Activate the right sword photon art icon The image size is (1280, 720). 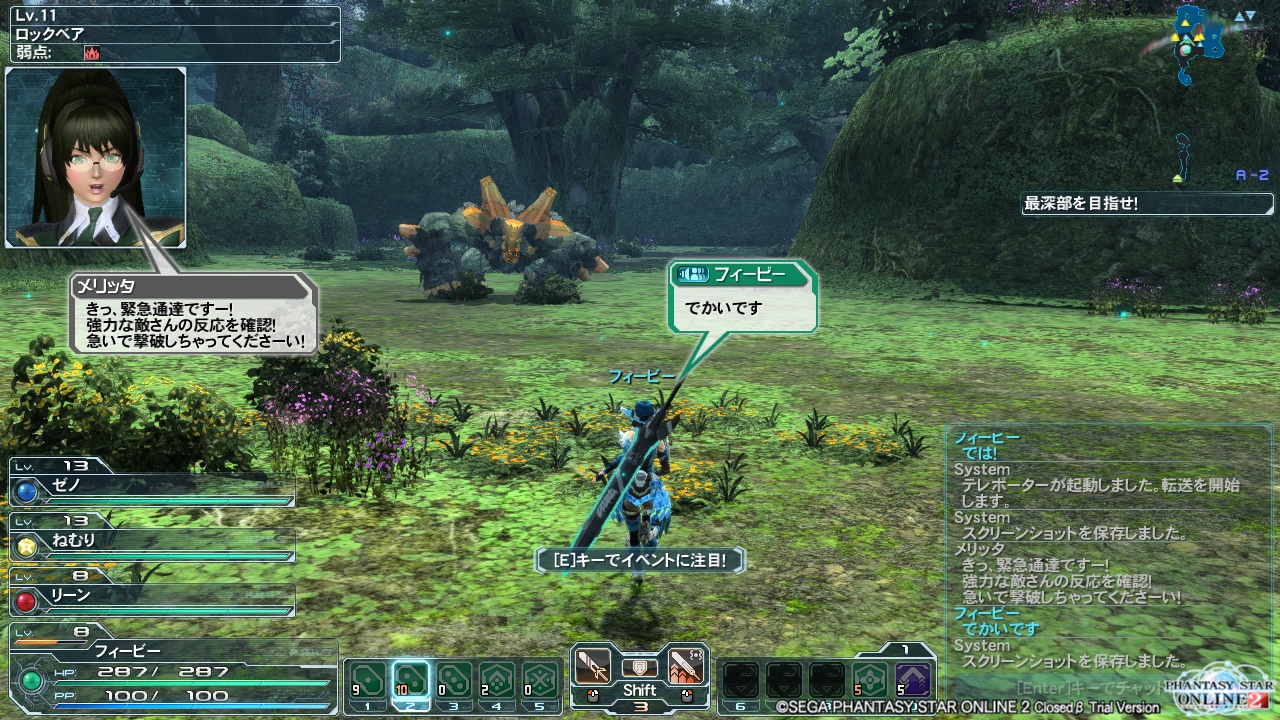point(686,665)
